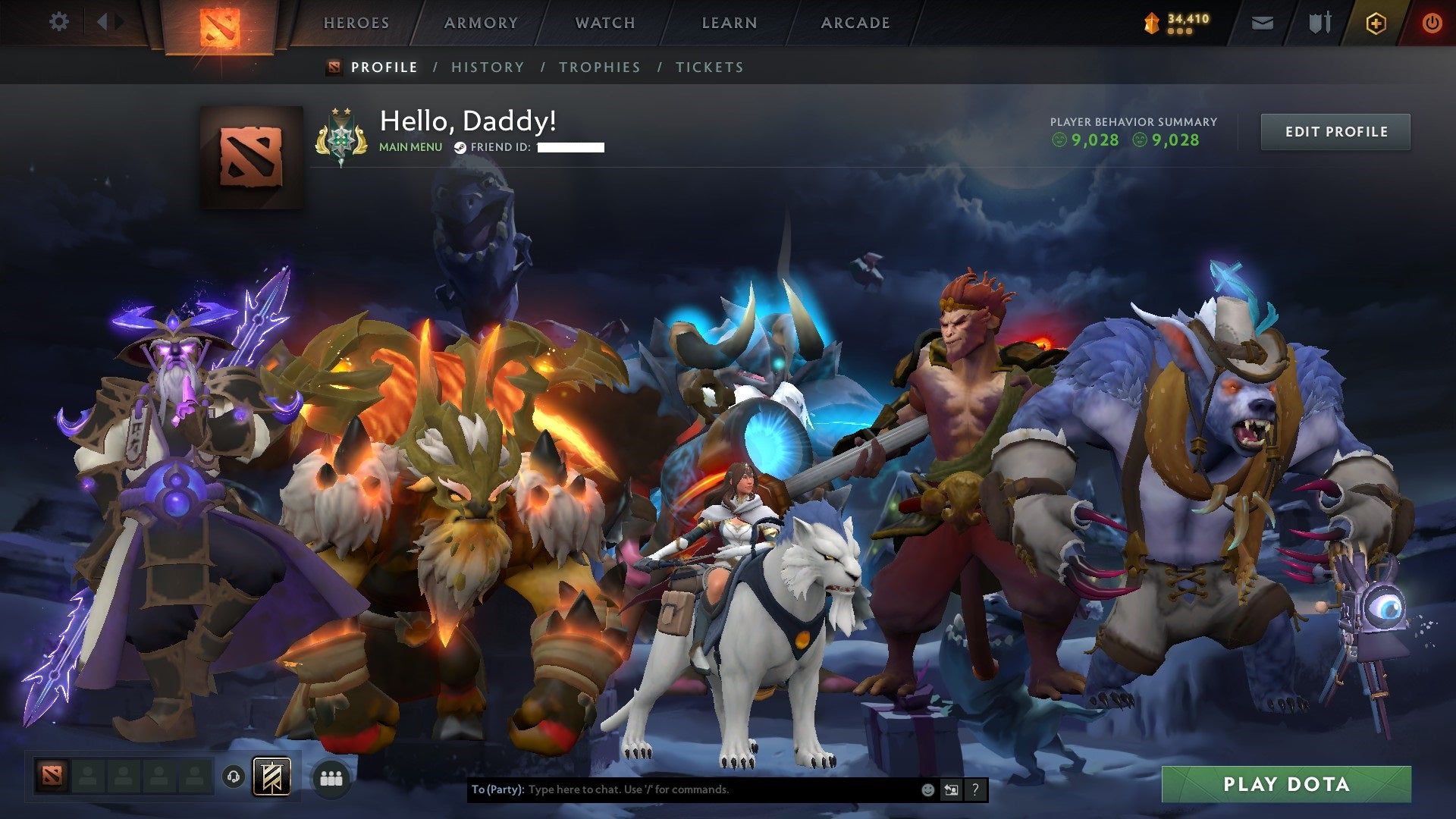Switch to the HISTORY tab
1456x819 pixels.
(x=487, y=67)
